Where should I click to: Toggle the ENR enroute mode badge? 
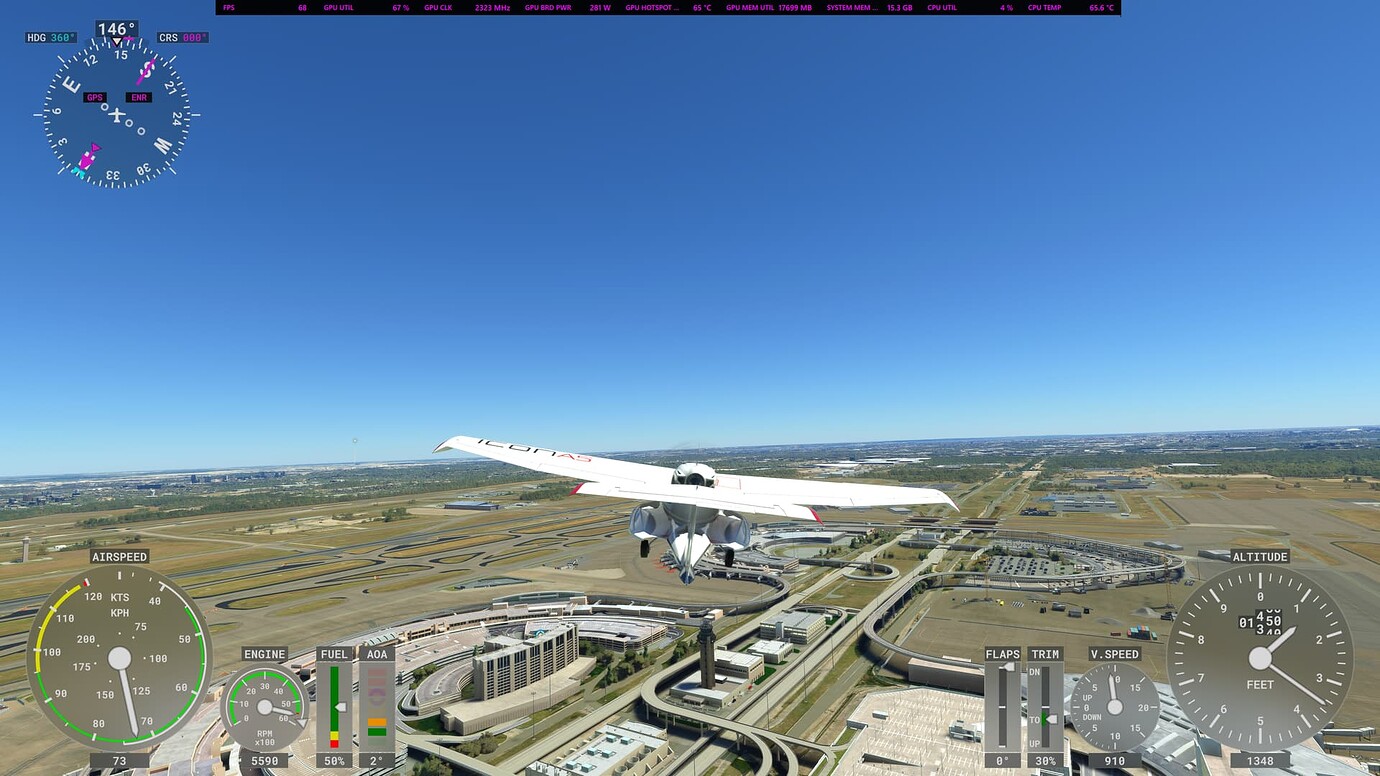(138, 97)
